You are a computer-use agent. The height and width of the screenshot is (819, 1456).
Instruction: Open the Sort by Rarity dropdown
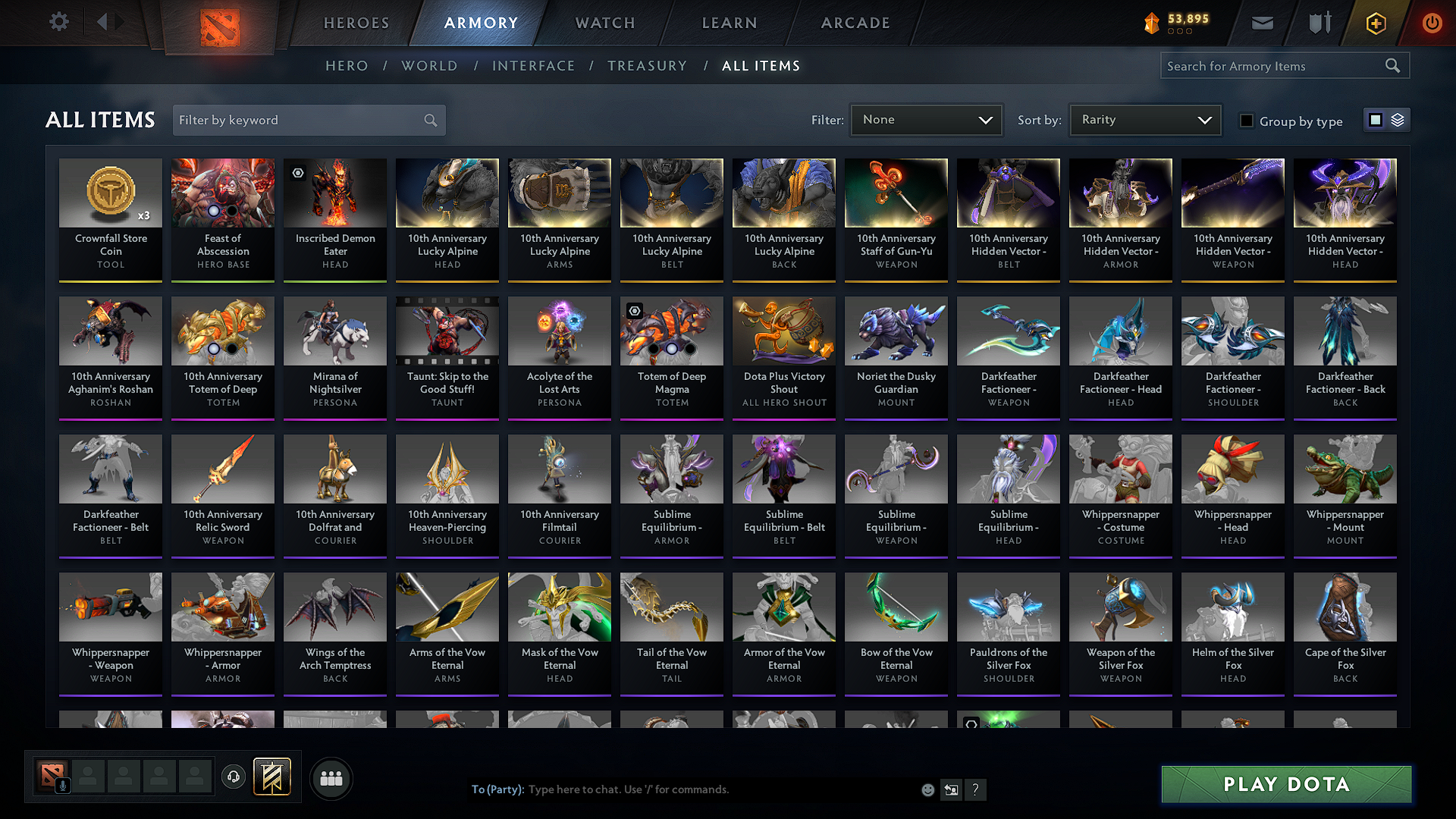coord(1144,119)
